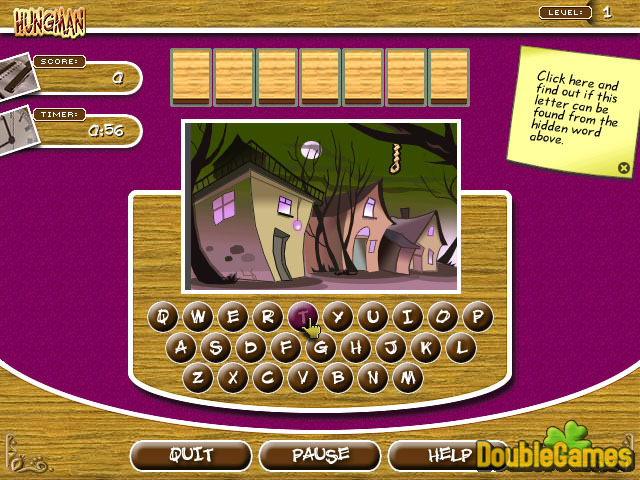
Task: Guess the letter W
Action: 198,318
